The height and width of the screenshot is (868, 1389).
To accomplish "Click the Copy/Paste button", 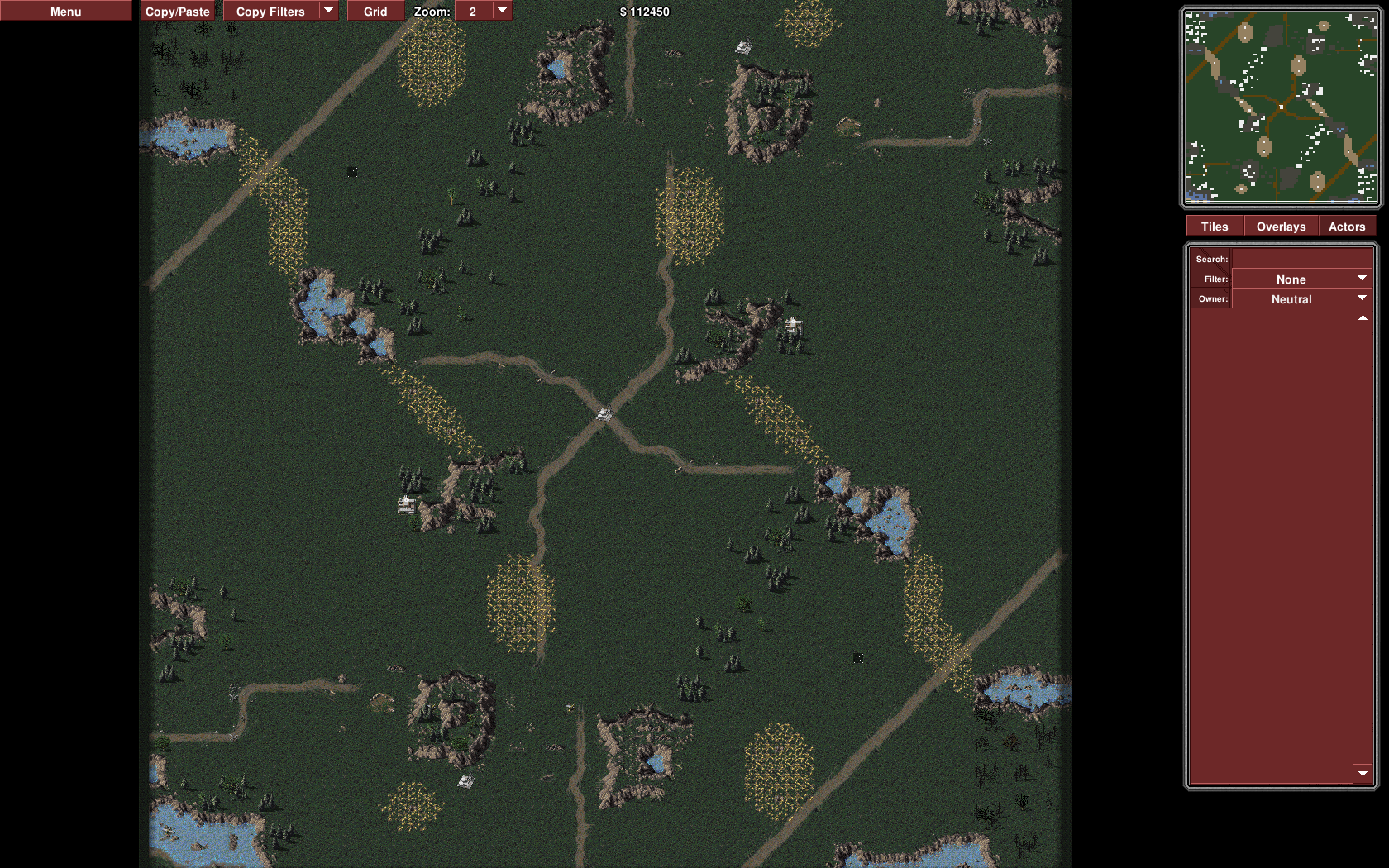I will pyautogui.click(x=177, y=11).
